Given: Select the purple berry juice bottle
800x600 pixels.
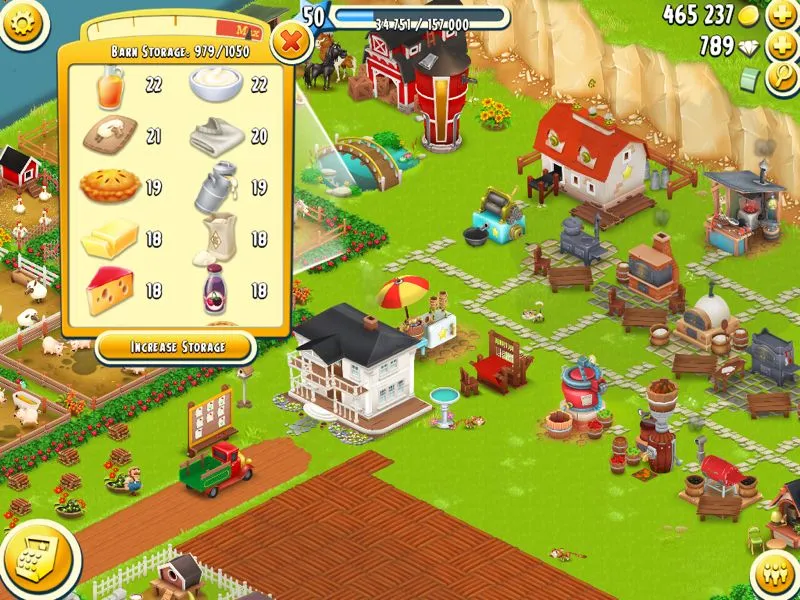Looking at the screenshot, I should pos(216,289).
